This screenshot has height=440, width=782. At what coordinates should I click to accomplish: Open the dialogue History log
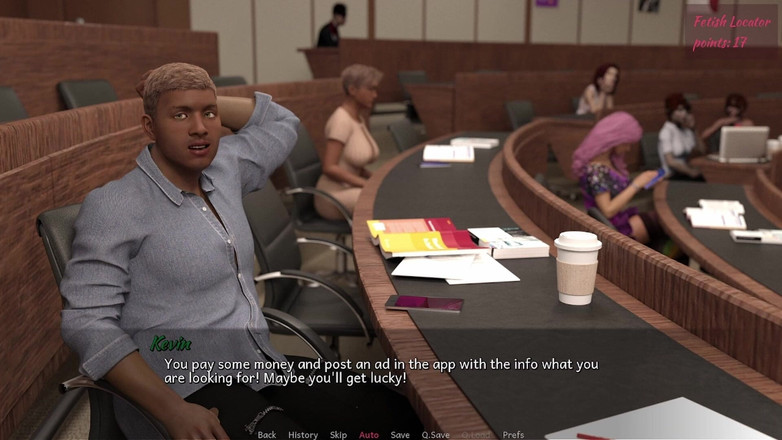303,435
